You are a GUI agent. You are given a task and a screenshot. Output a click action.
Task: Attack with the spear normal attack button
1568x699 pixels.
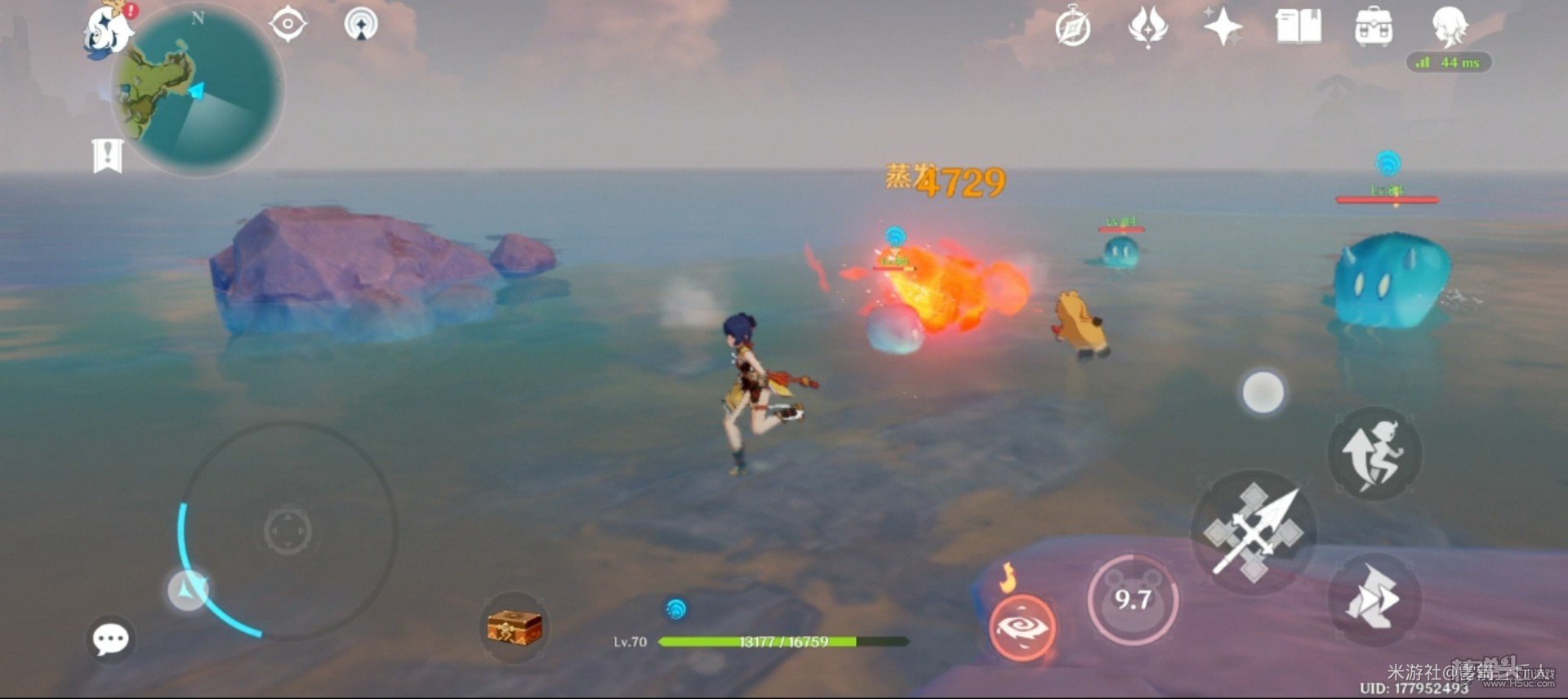1254,532
